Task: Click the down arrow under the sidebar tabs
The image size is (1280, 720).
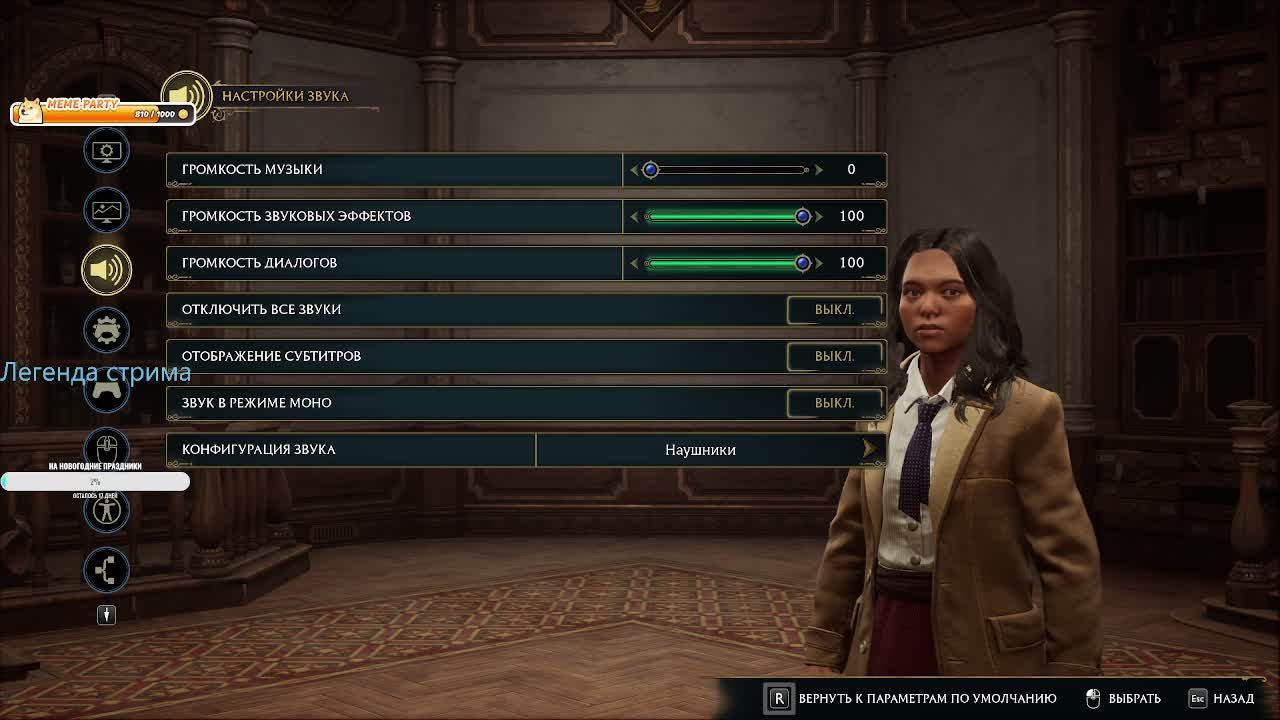Action: [x=107, y=615]
